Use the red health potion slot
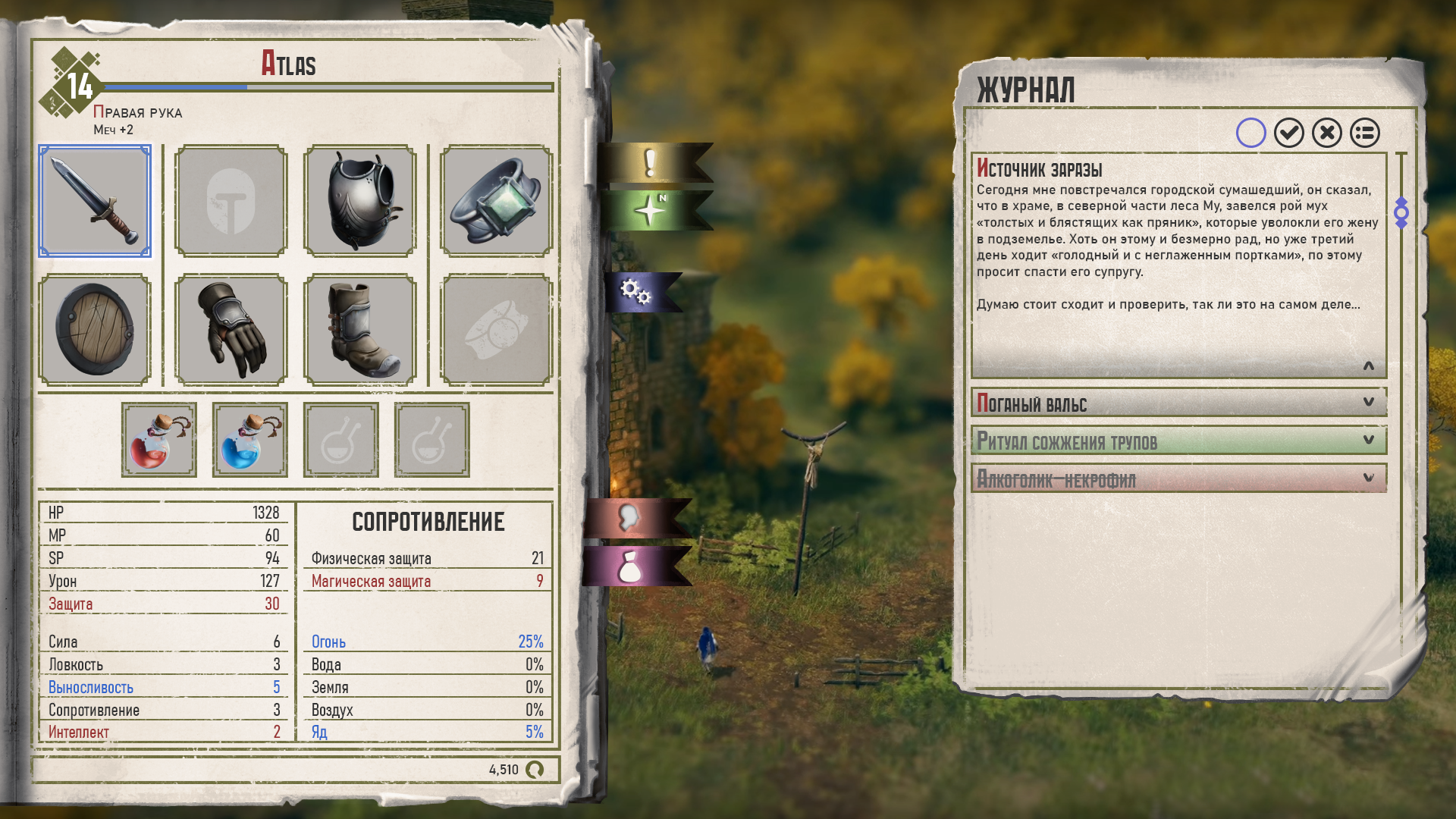Screen dimensions: 1456x819 tap(159, 440)
